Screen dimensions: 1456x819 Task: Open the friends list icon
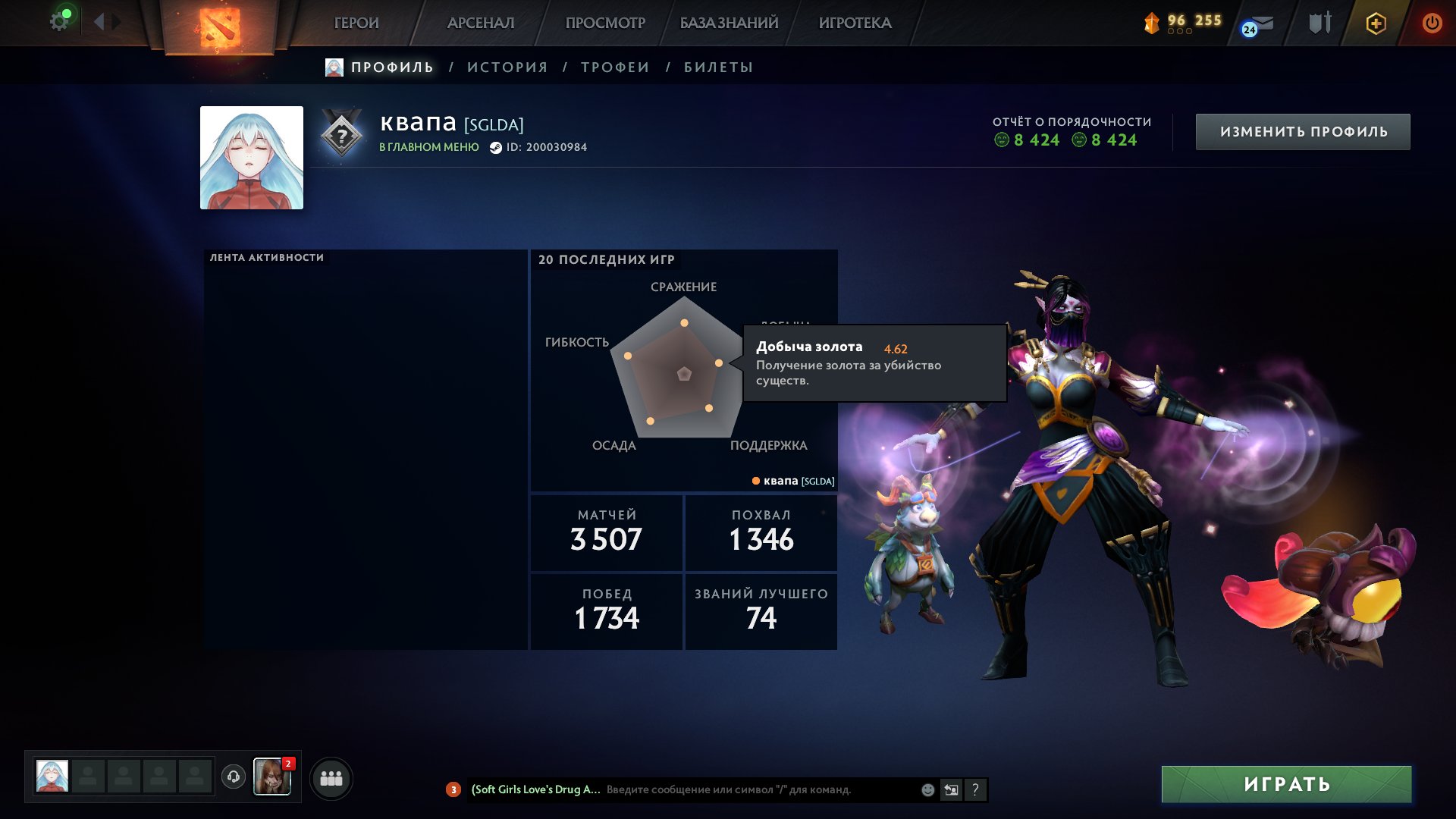point(330,777)
